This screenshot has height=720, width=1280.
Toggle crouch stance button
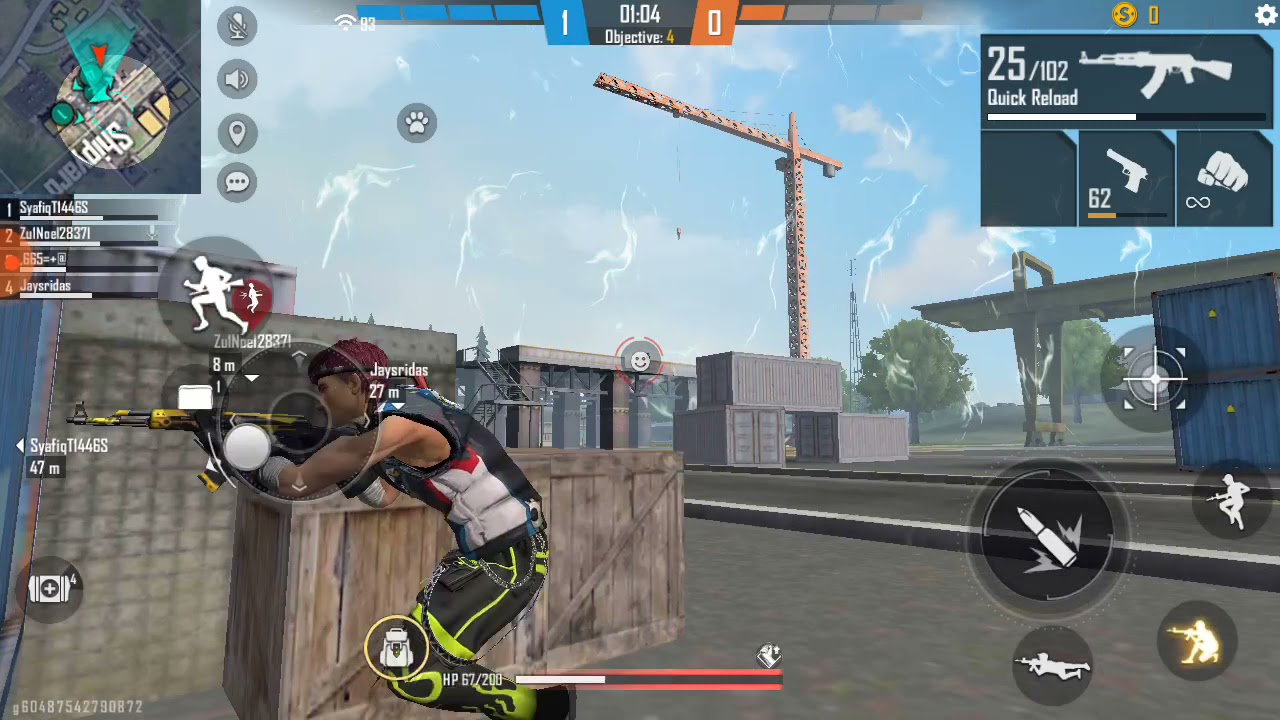[x=1197, y=640]
